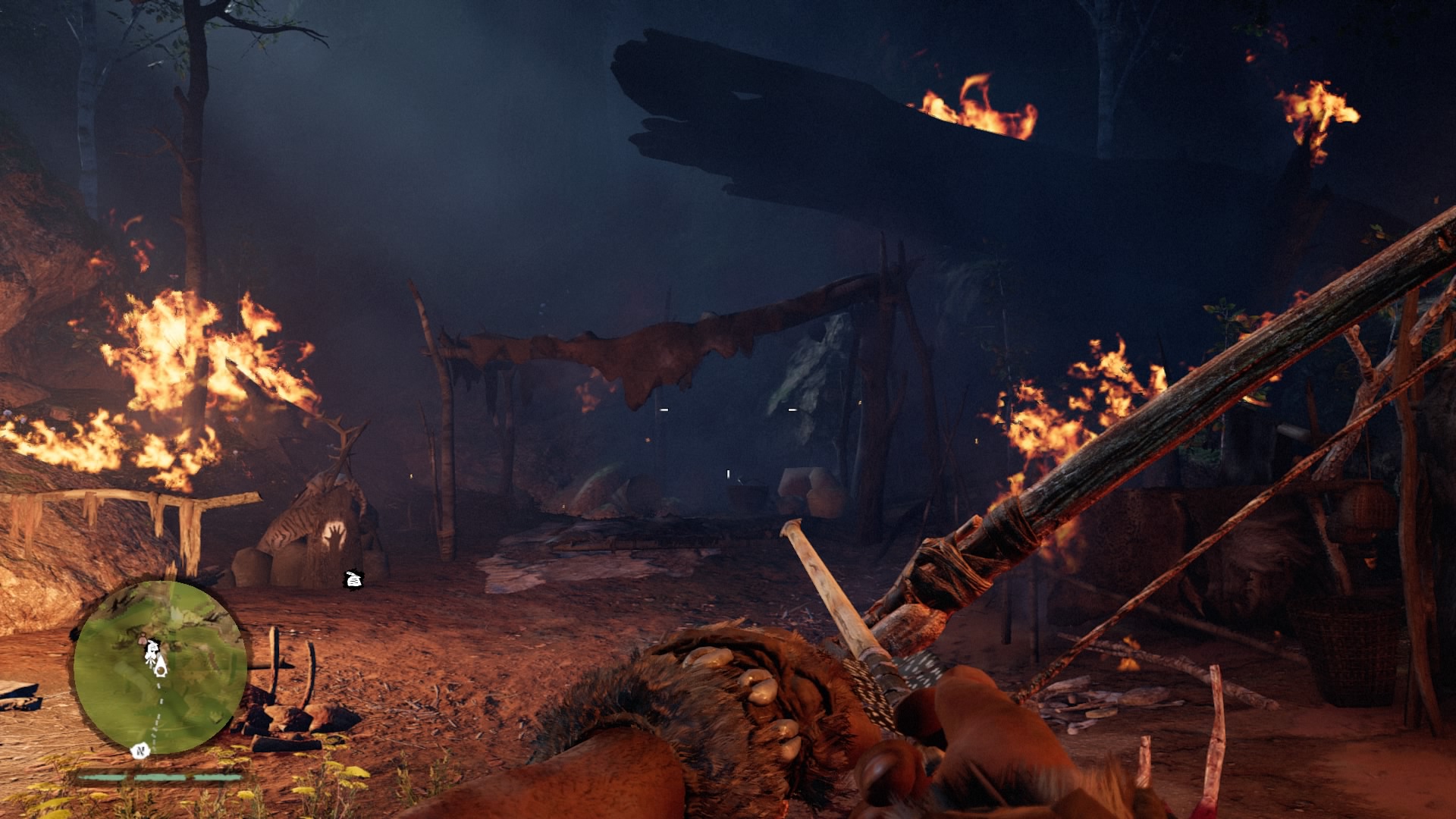
Task: Click the floating objective marker in the scene
Action: coord(353,579)
